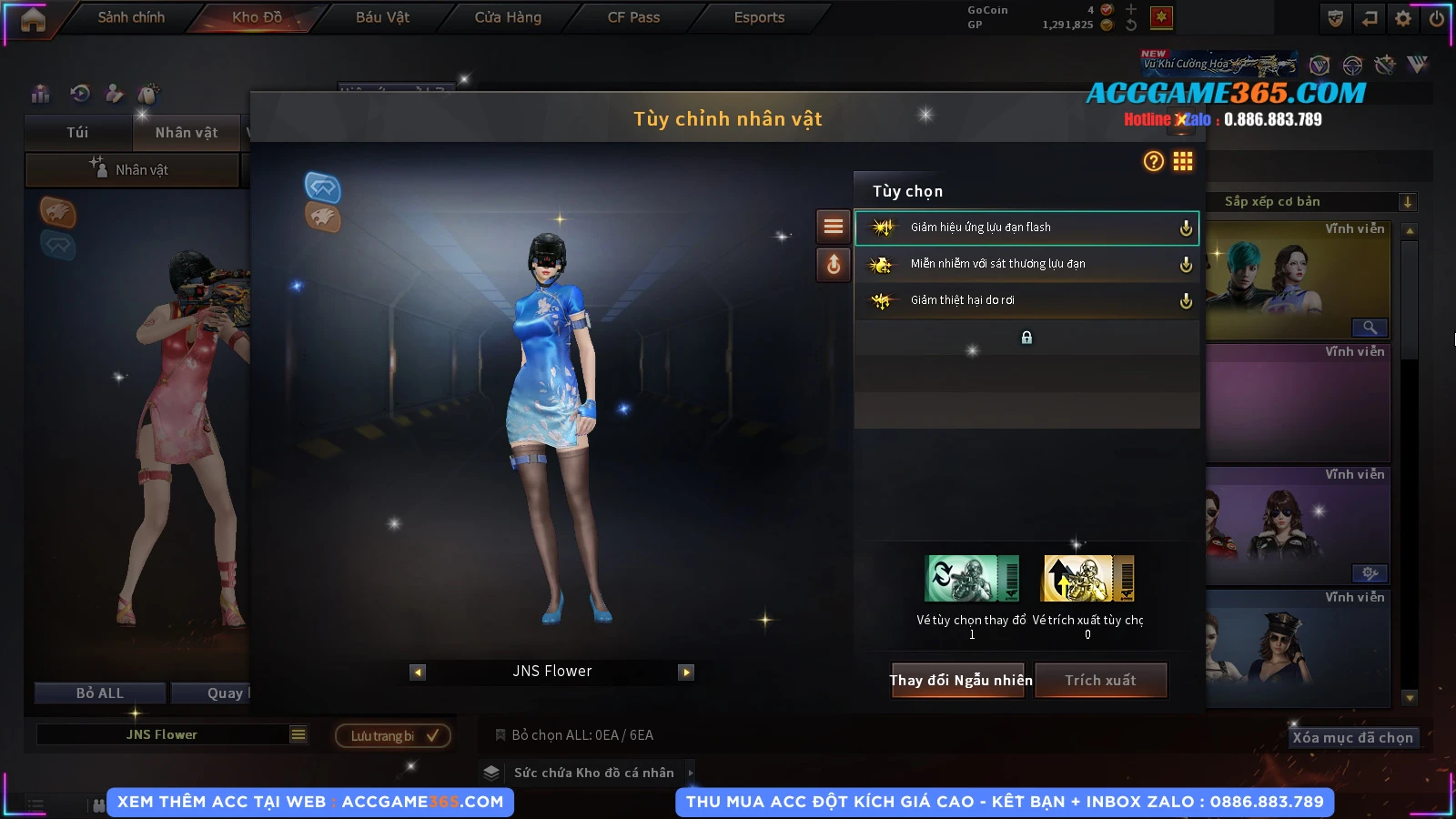Click the Bỏ ALL button
The height and width of the screenshot is (819, 1456).
100,693
